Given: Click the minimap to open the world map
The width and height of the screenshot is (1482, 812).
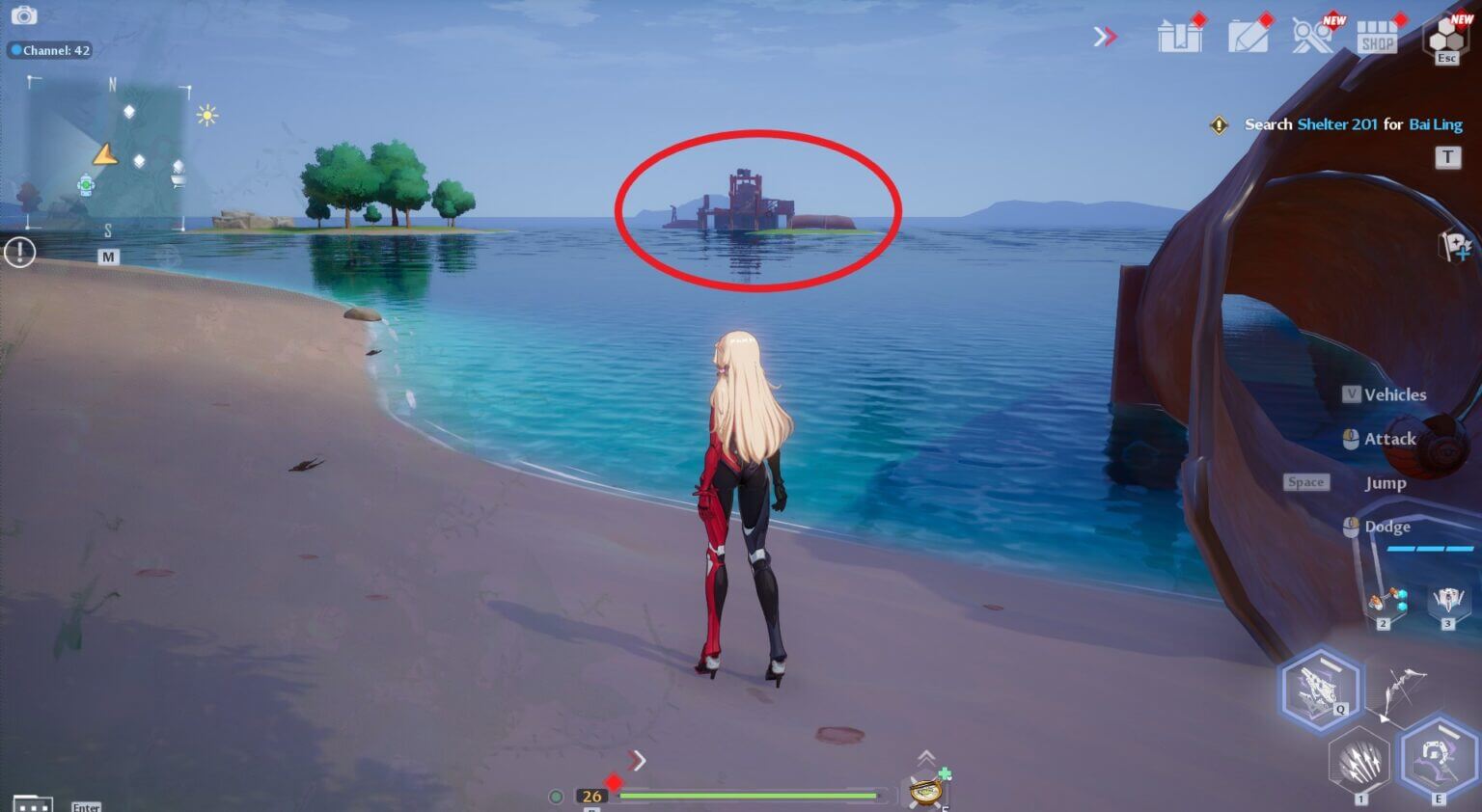Looking at the screenshot, I should click(x=106, y=154).
